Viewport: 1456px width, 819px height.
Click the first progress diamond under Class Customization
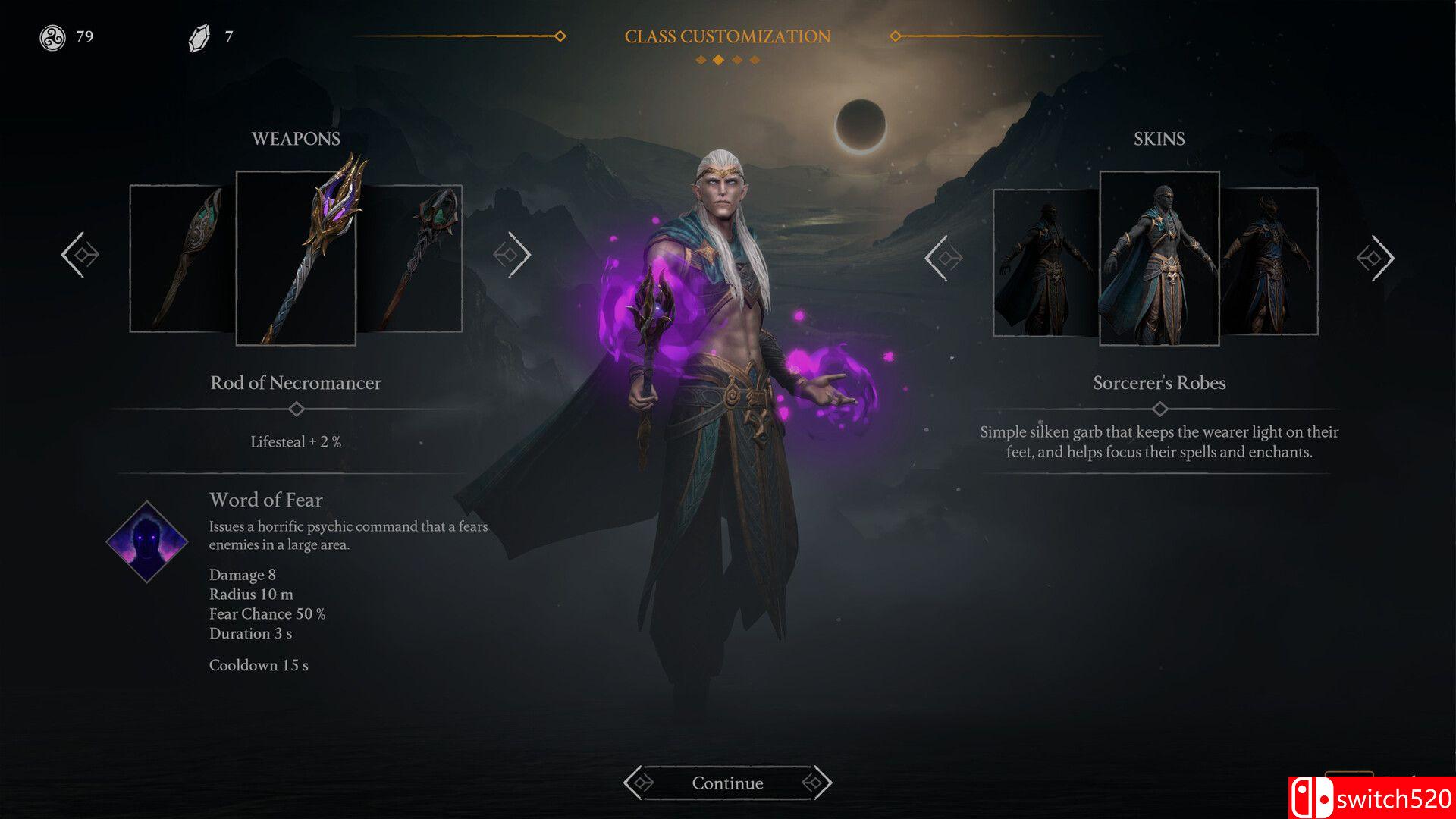pyautogui.click(x=701, y=58)
